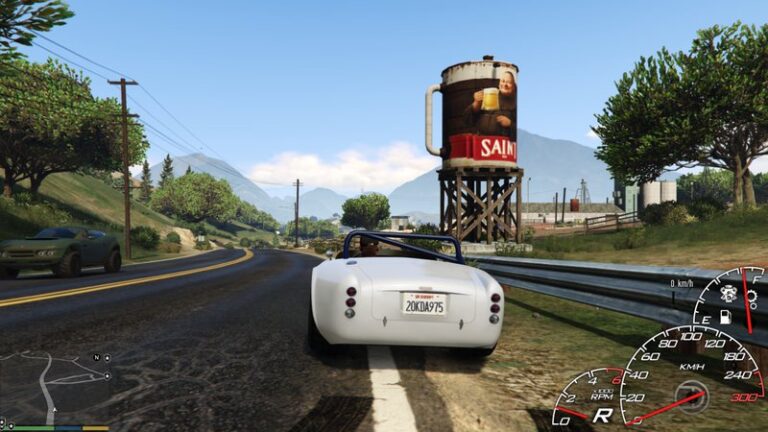Click the fuel pump icon on gauge

(727, 316)
